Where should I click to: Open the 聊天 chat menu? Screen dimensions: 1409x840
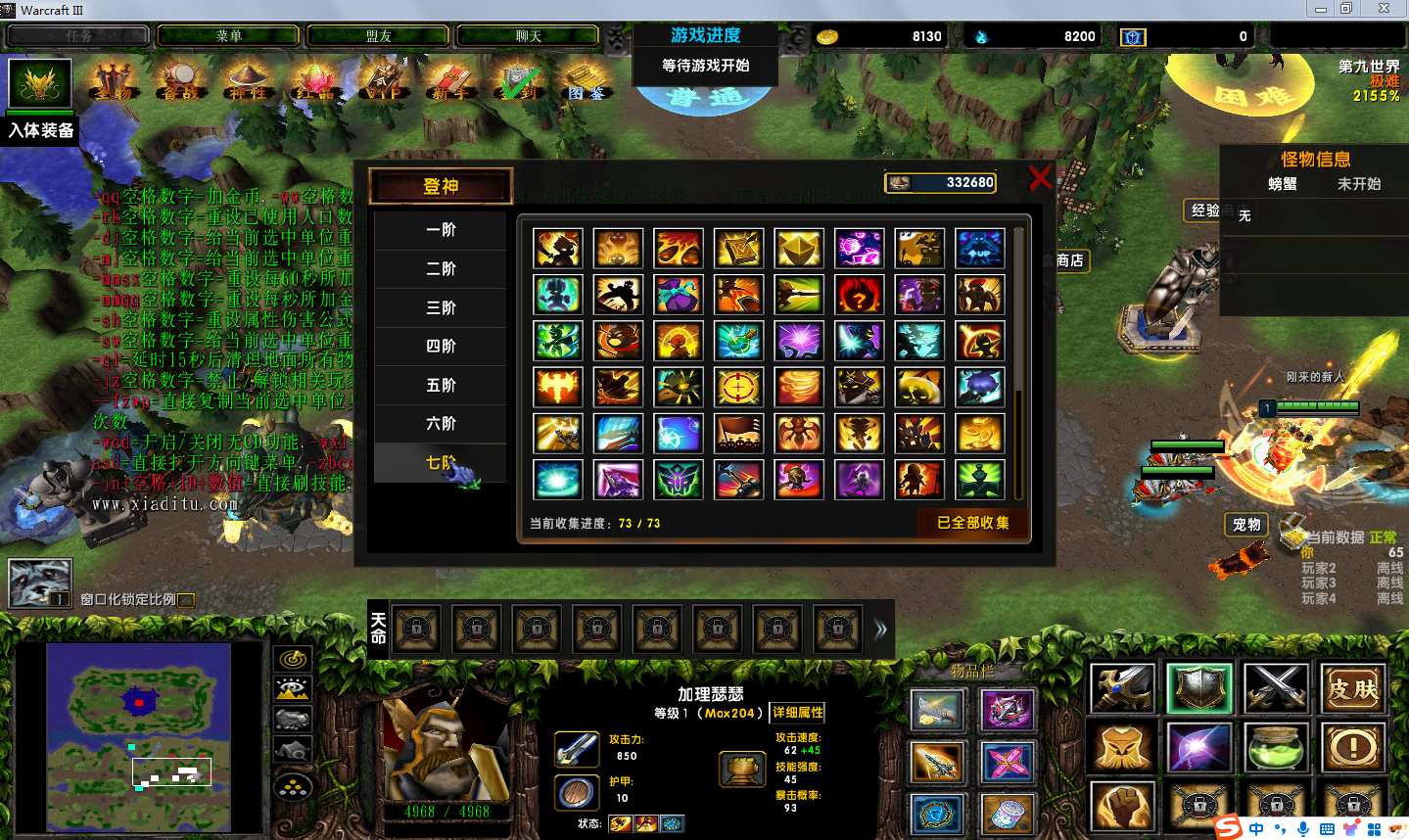point(528,36)
